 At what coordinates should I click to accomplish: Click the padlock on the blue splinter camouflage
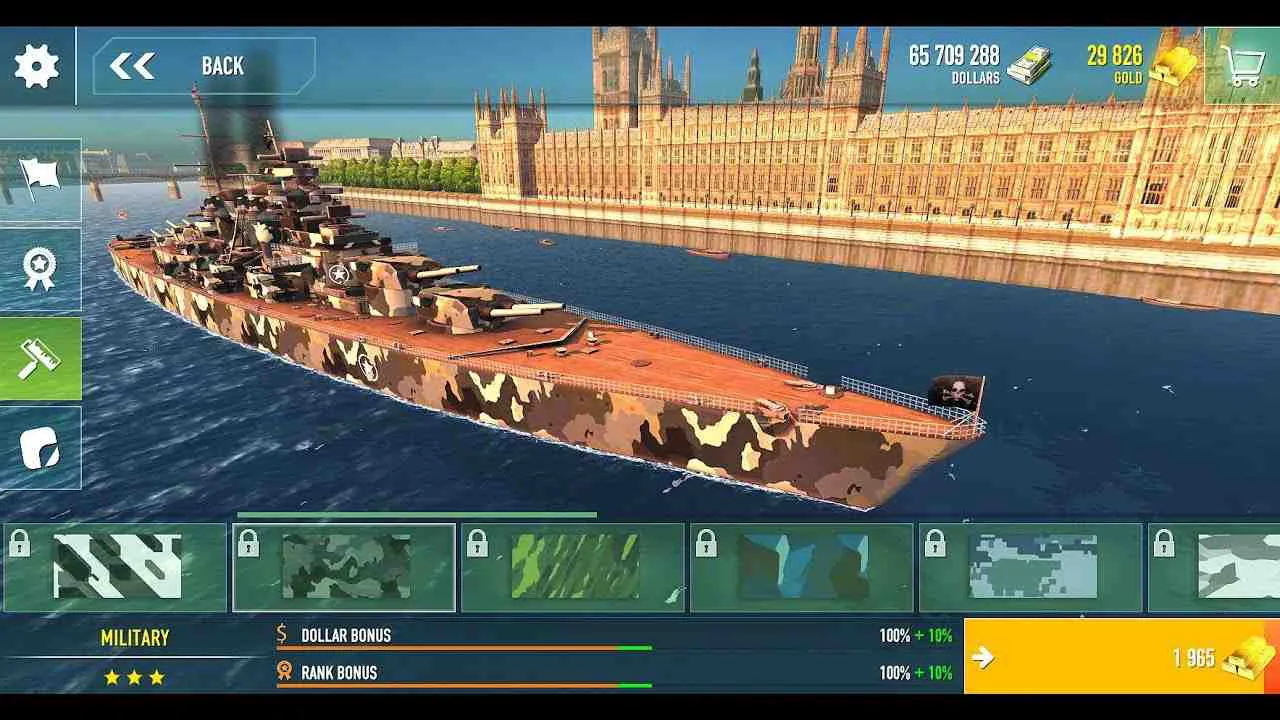[706, 541]
